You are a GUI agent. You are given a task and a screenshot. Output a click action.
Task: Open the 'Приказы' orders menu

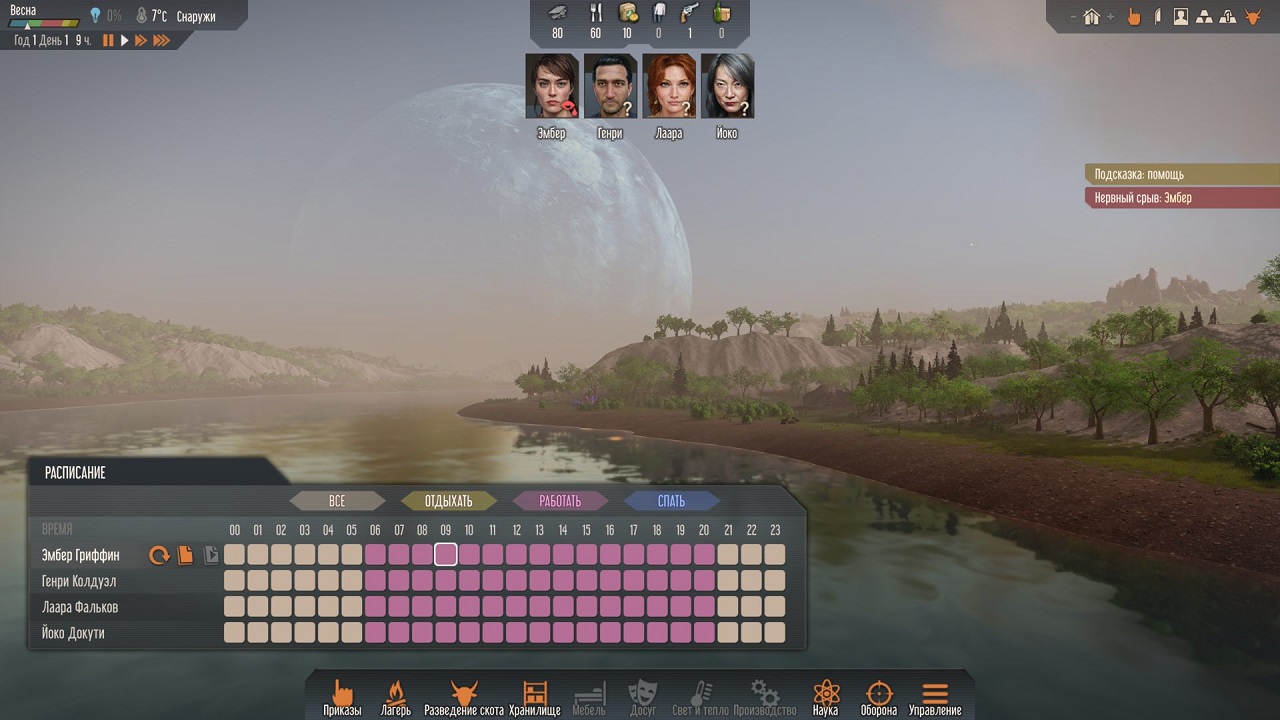point(342,697)
